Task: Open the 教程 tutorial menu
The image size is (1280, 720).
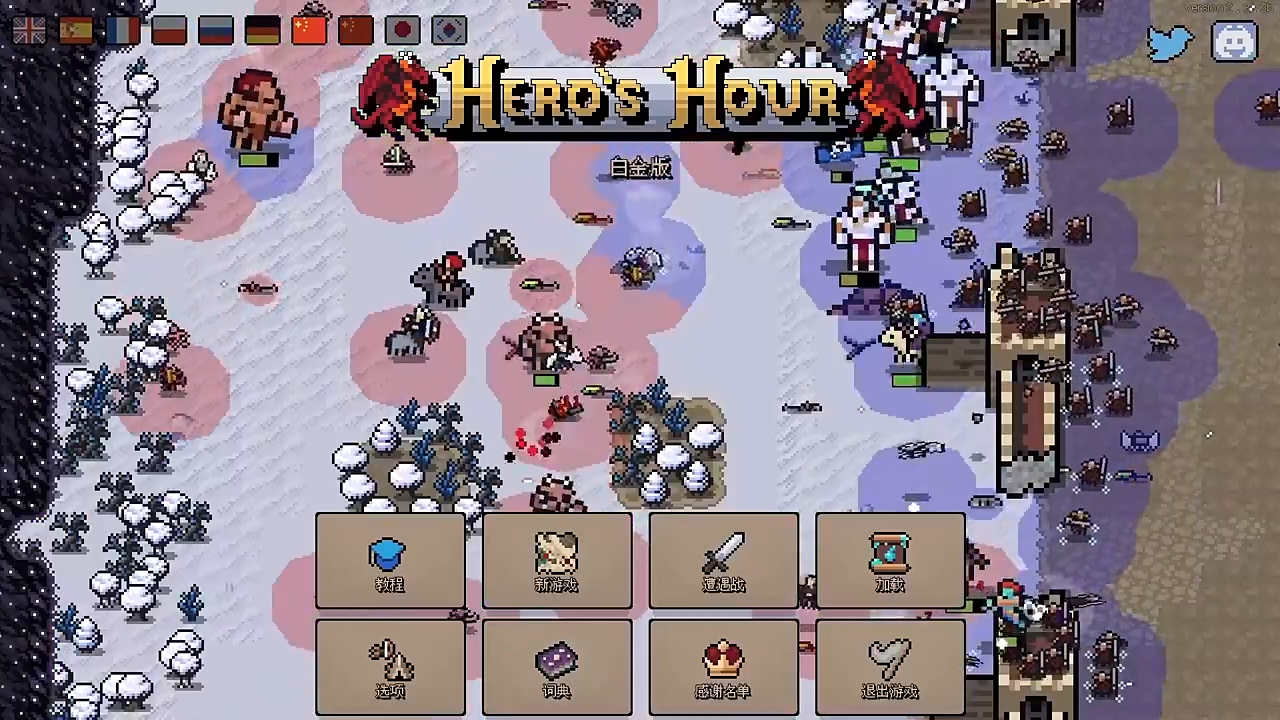Action: click(x=390, y=561)
